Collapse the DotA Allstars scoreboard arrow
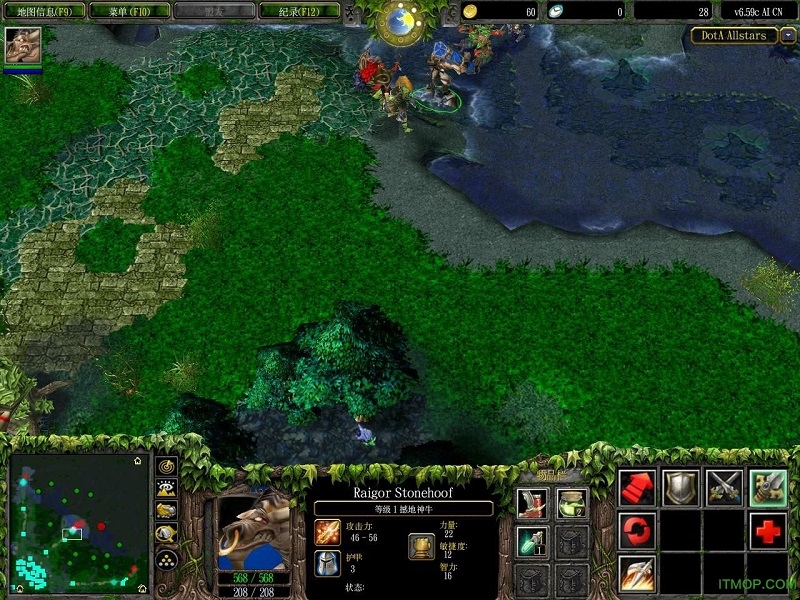 (x=789, y=36)
